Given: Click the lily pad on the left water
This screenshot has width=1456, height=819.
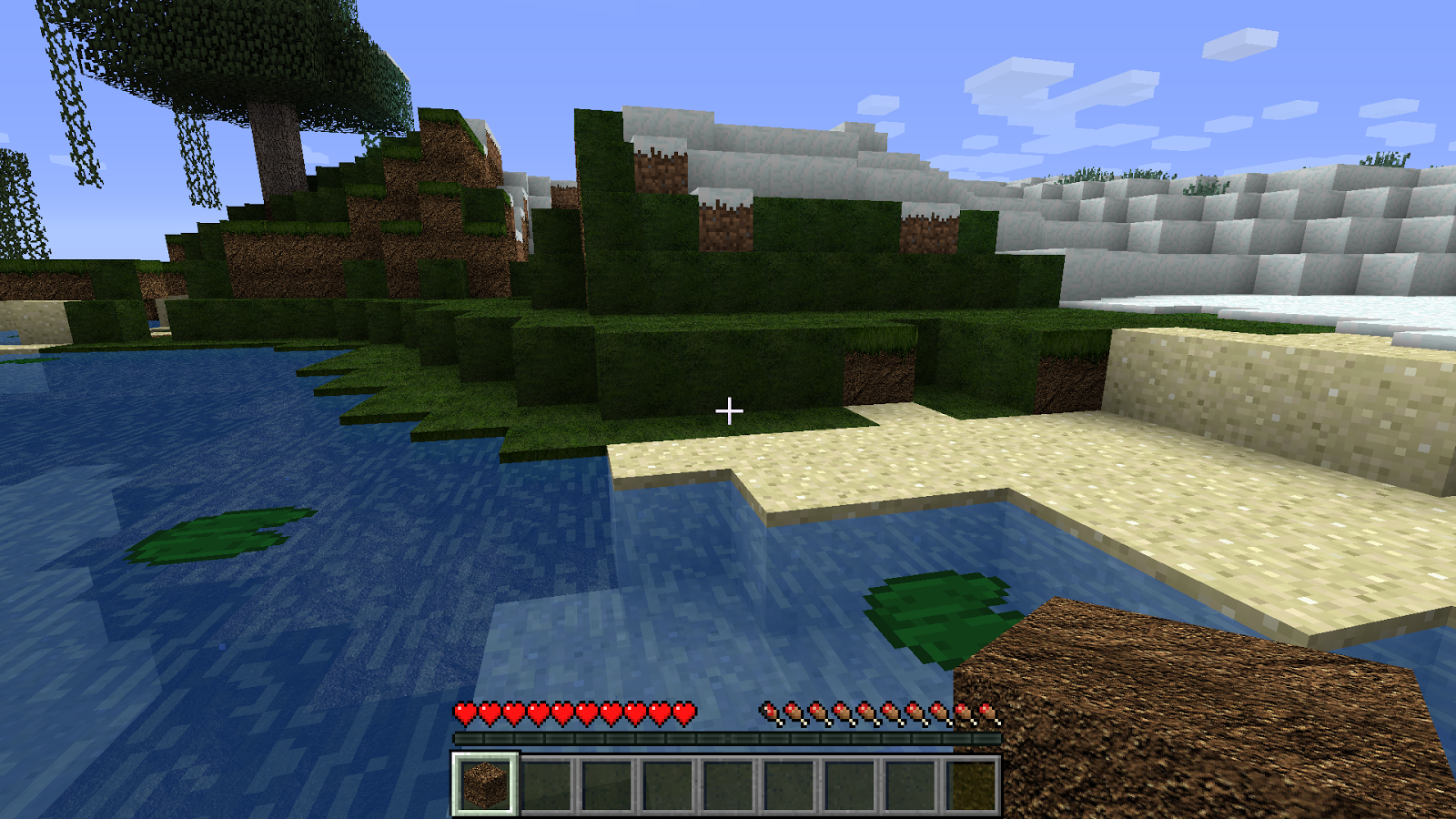Looking at the screenshot, I should (x=218, y=532).
